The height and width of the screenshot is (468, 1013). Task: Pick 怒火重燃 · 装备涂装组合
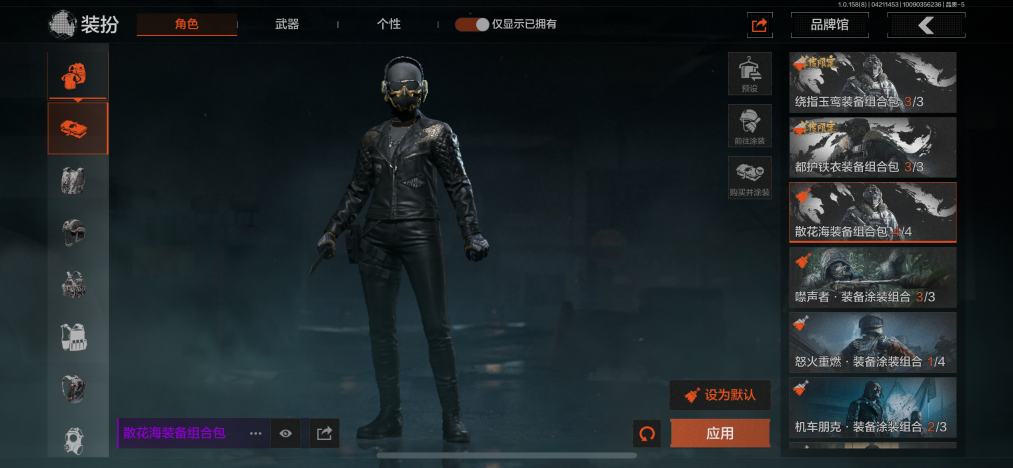click(x=873, y=342)
